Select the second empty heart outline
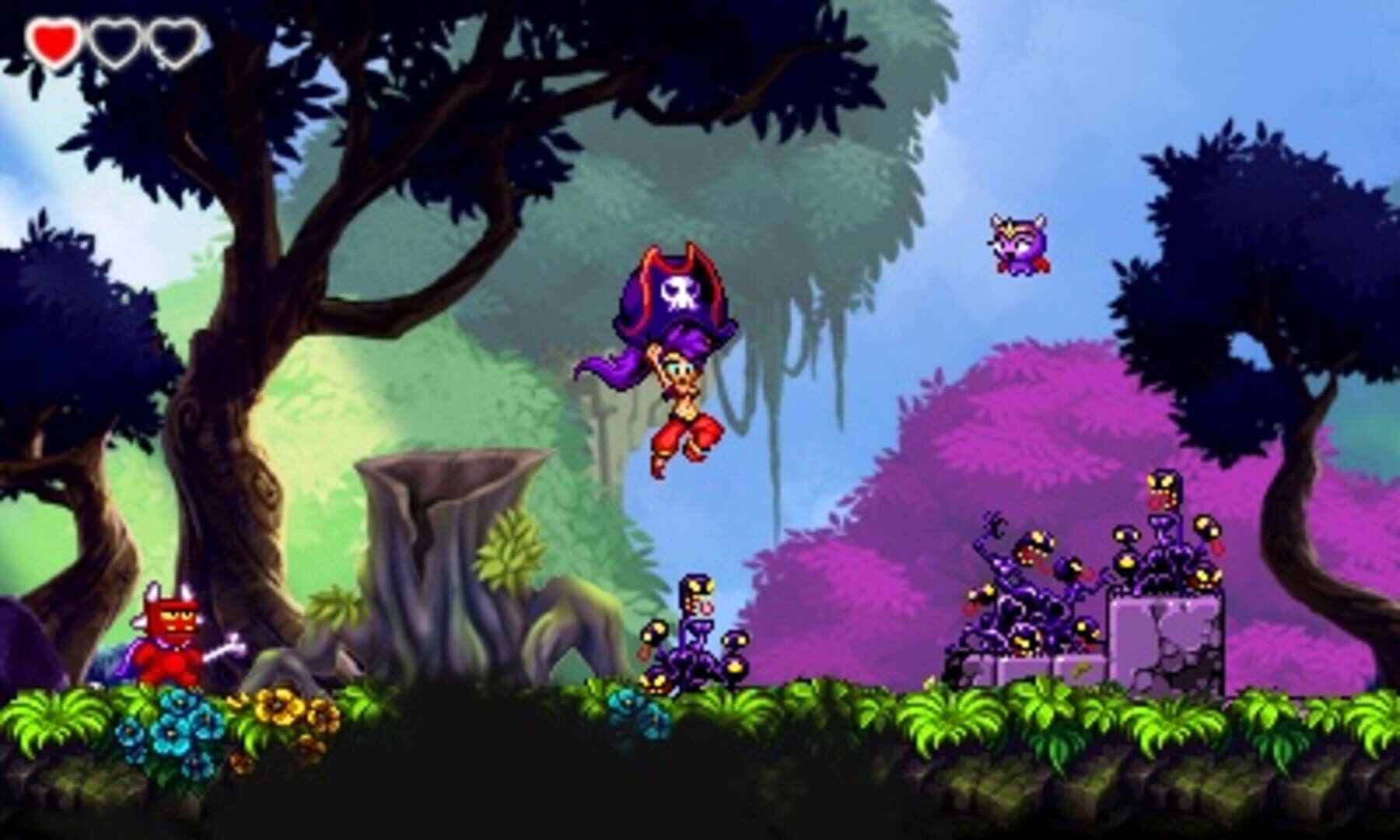 tap(115, 43)
